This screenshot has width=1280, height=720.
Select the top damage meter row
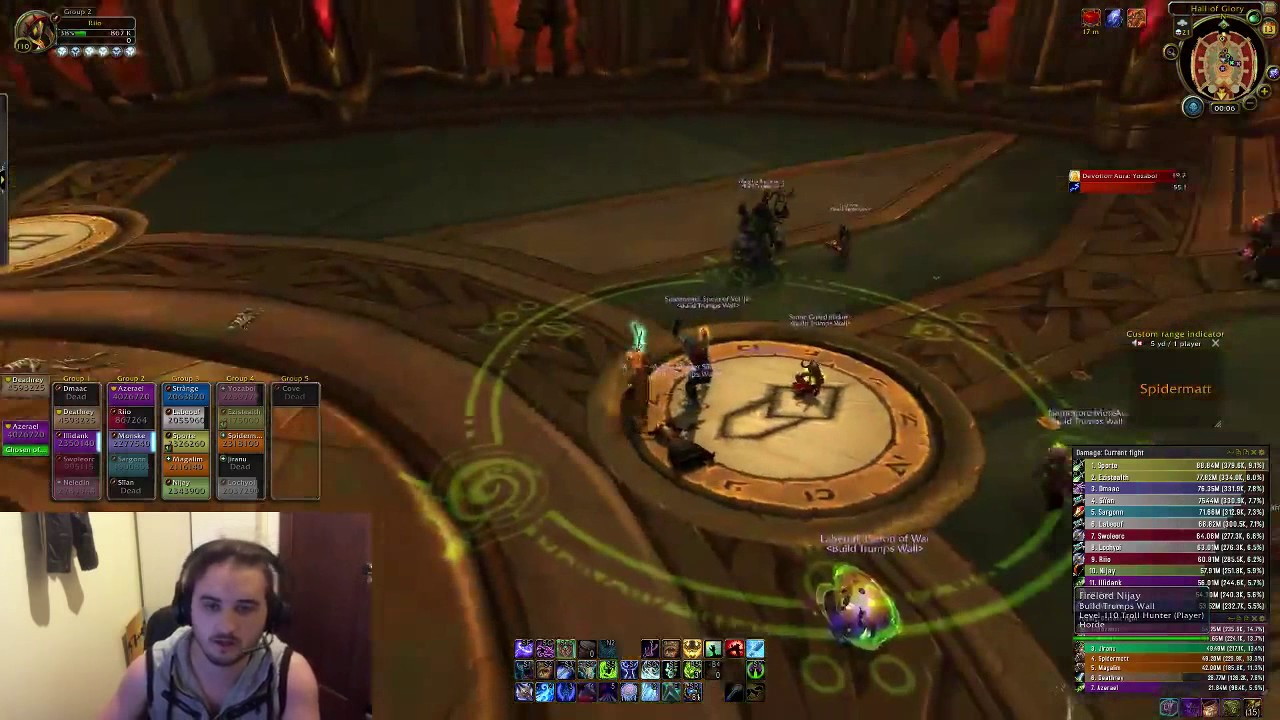click(x=1170, y=466)
